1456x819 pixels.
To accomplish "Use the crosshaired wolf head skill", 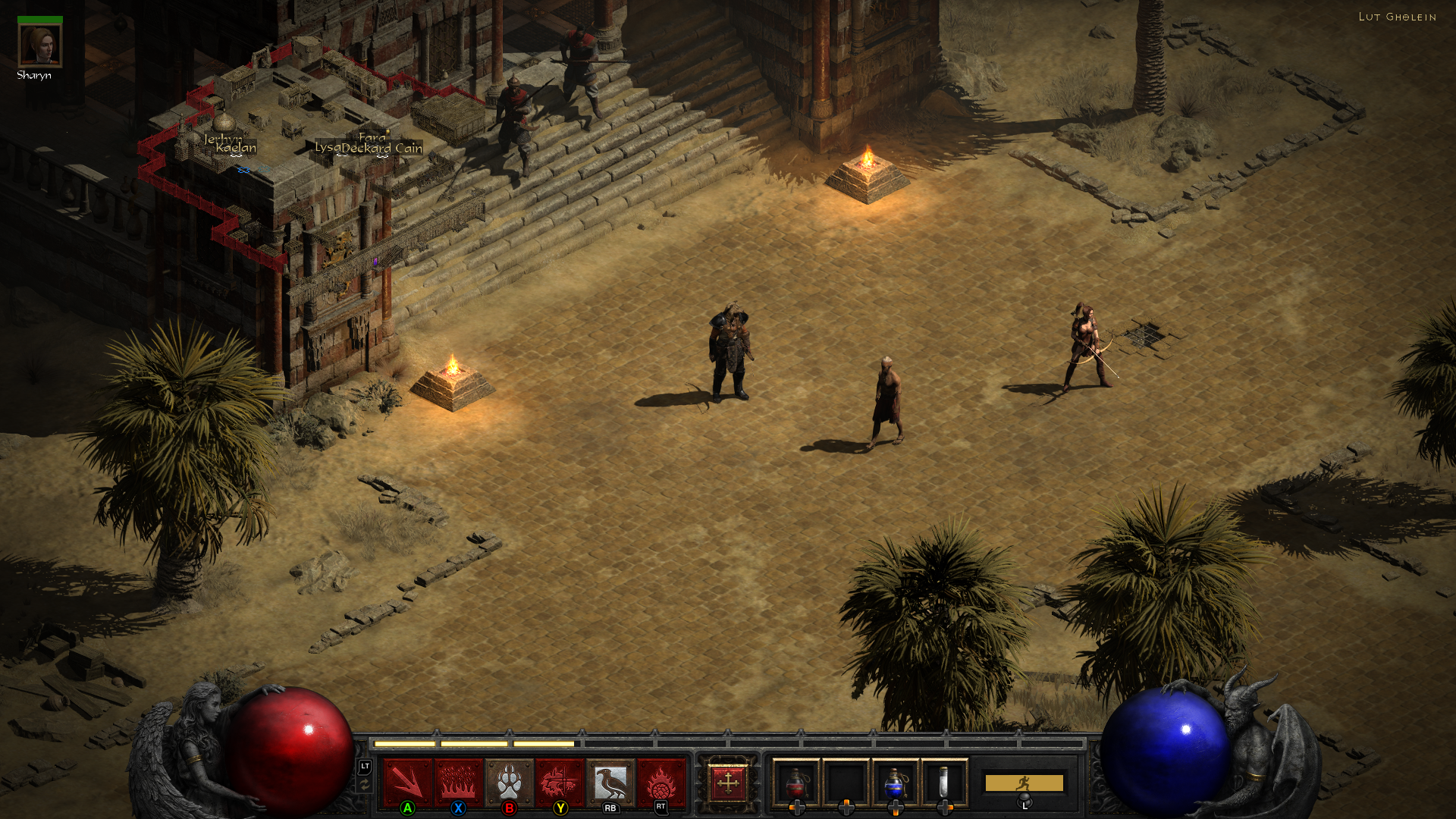I will 560,782.
